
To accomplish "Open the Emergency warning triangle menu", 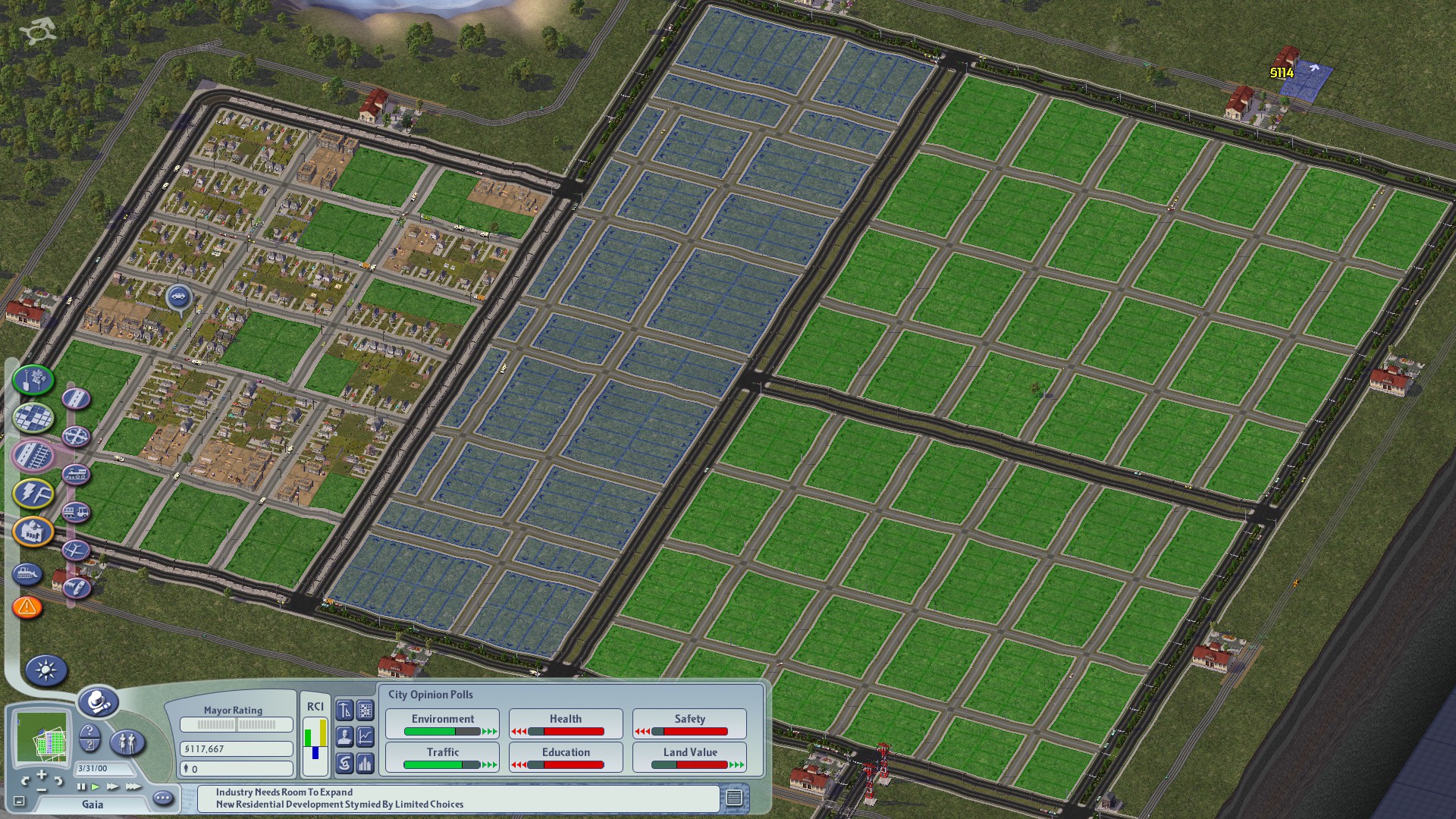I will [x=26, y=606].
